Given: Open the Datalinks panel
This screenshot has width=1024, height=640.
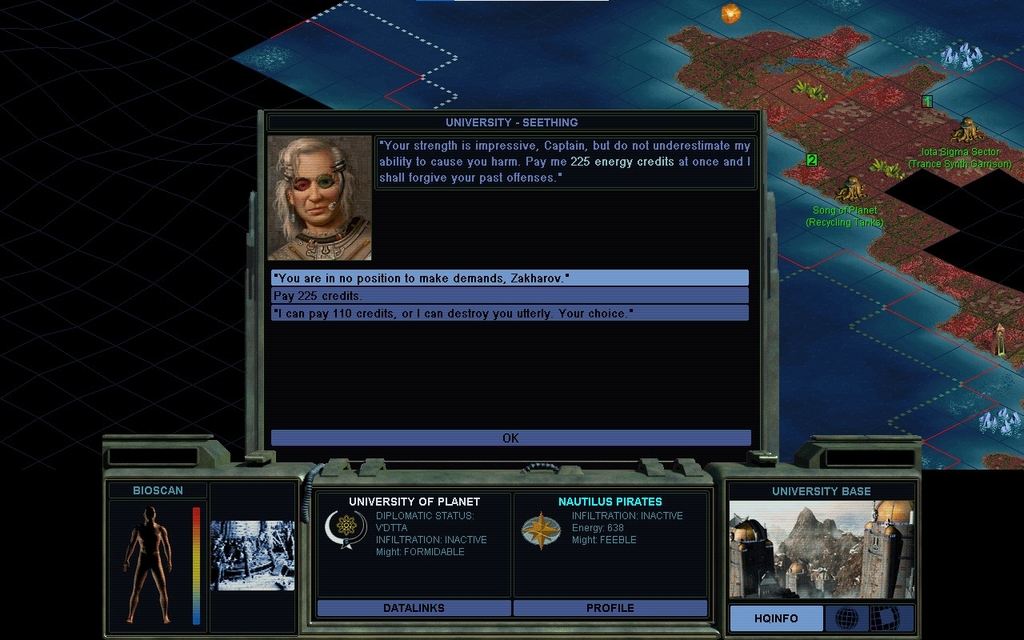Looking at the screenshot, I should 413,608.
